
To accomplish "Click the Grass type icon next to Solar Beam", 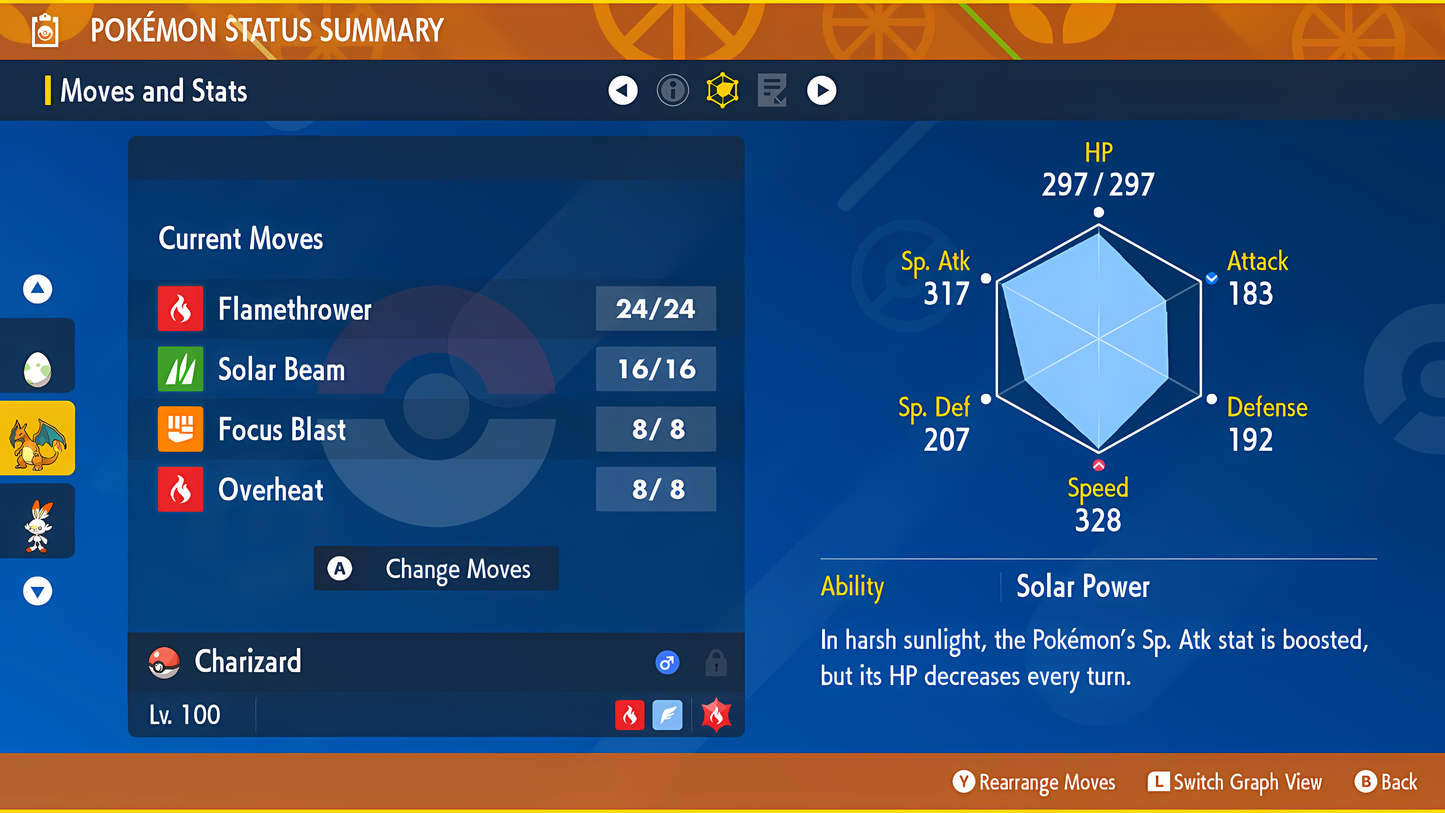I will 181,369.
